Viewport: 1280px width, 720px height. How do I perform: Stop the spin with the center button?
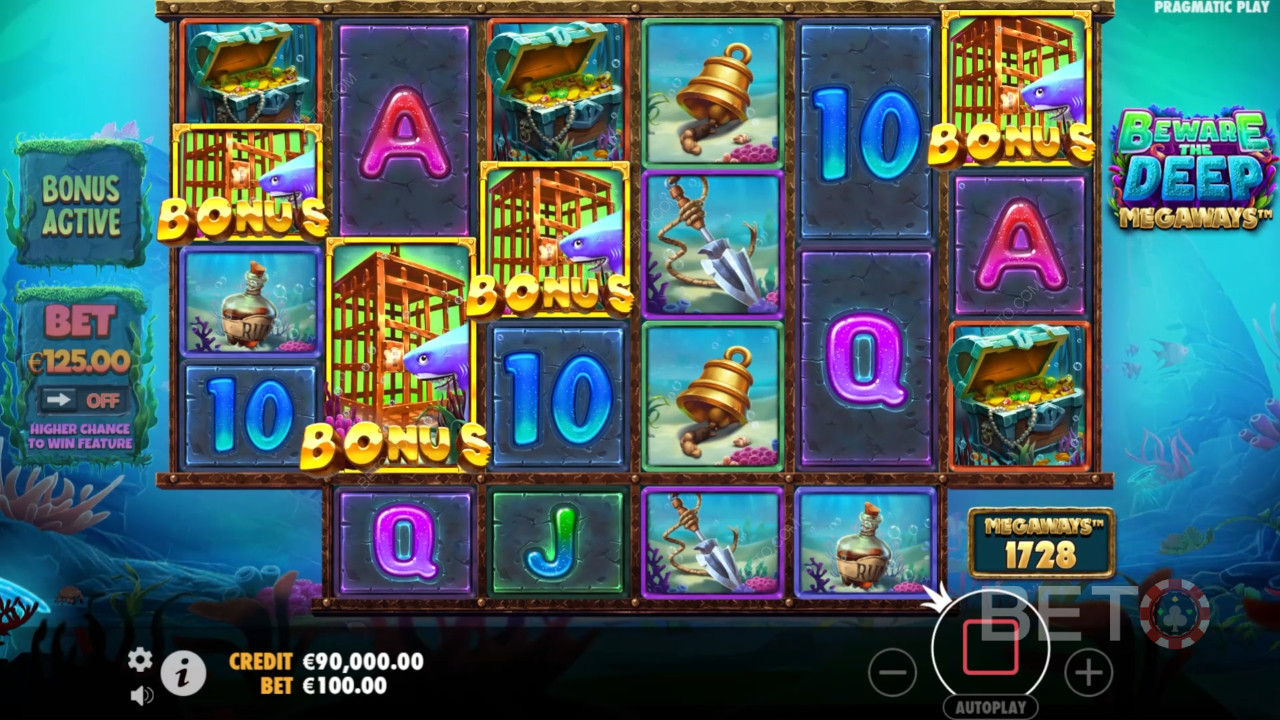click(x=990, y=647)
